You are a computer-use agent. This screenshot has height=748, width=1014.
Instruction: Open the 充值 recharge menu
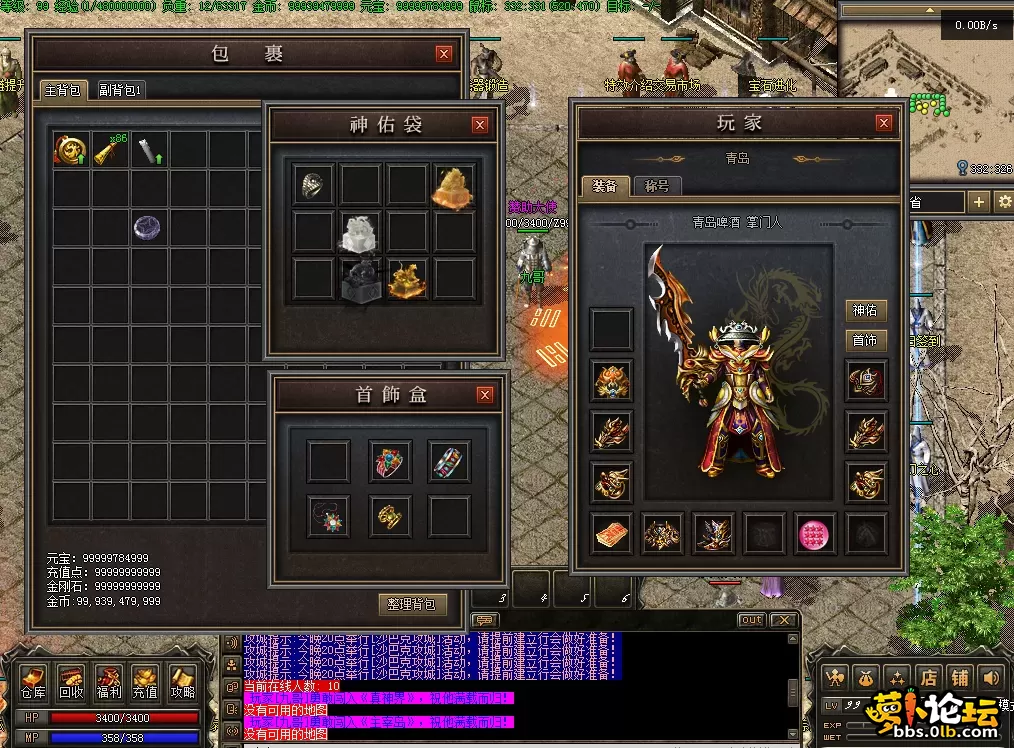(145, 682)
